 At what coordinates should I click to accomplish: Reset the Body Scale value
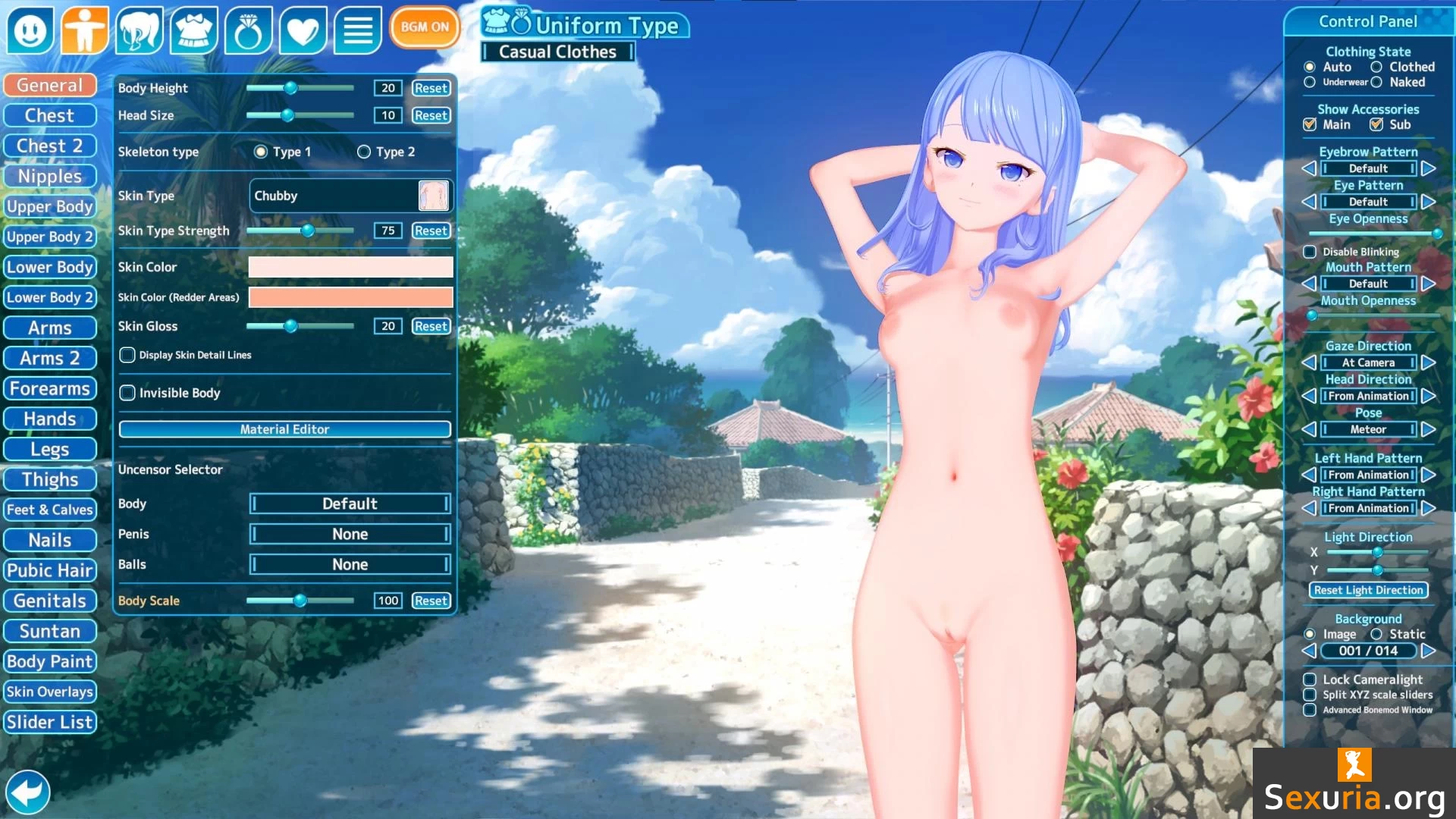click(431, 601)
